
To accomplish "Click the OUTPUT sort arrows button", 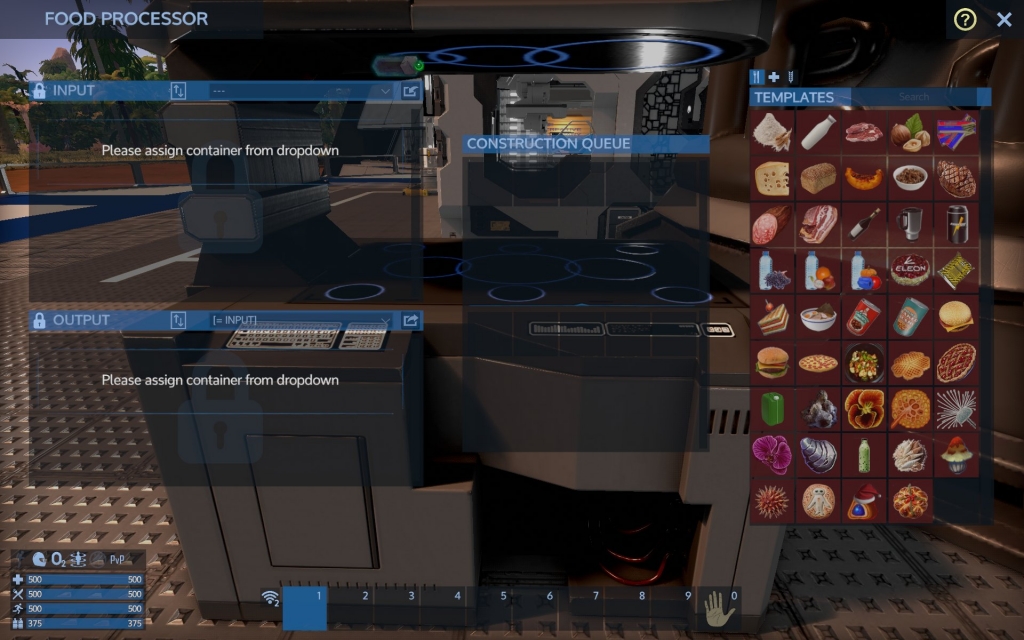I will [179, 321].
